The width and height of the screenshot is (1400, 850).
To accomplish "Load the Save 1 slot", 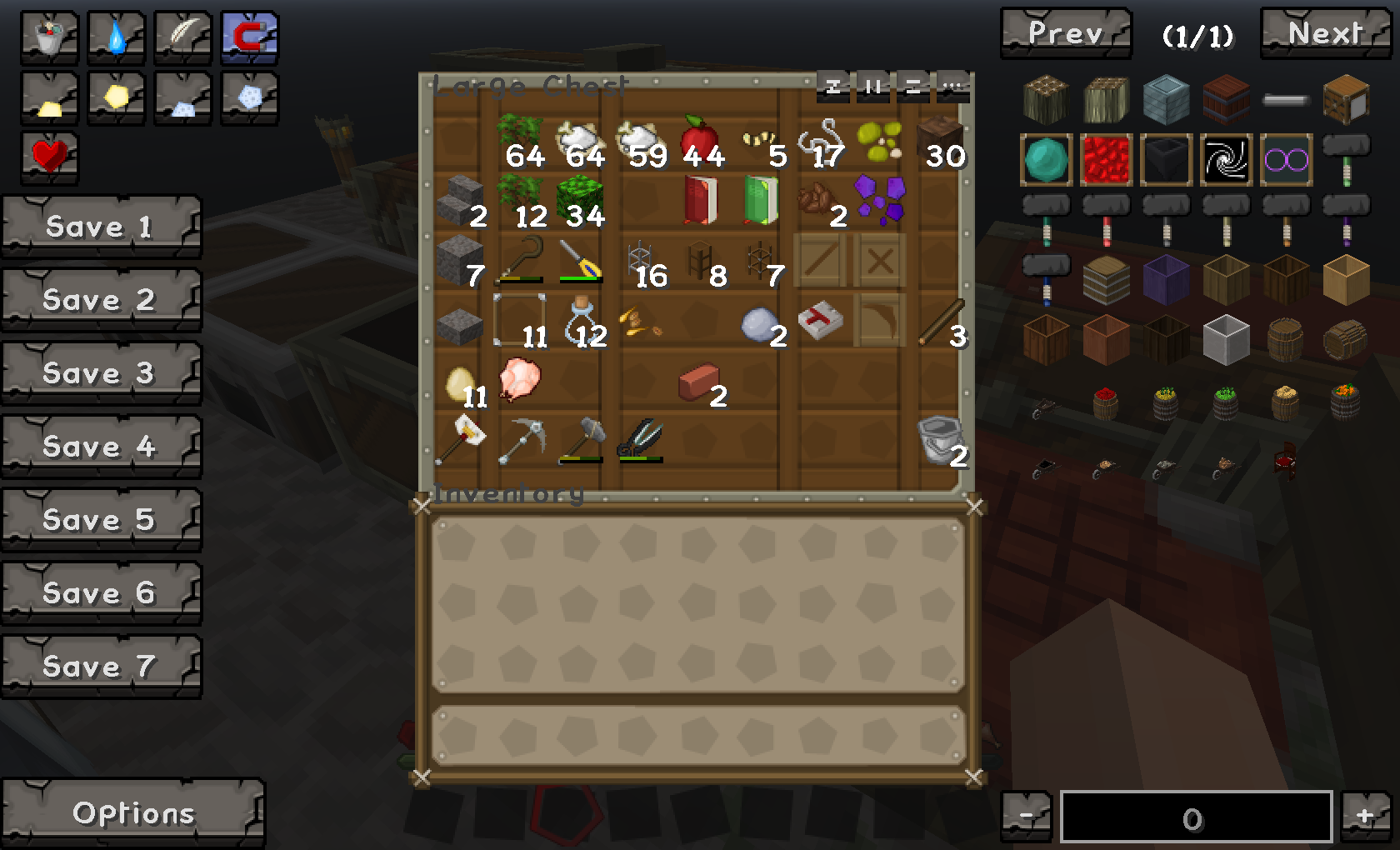I will [x=101, y=227].
